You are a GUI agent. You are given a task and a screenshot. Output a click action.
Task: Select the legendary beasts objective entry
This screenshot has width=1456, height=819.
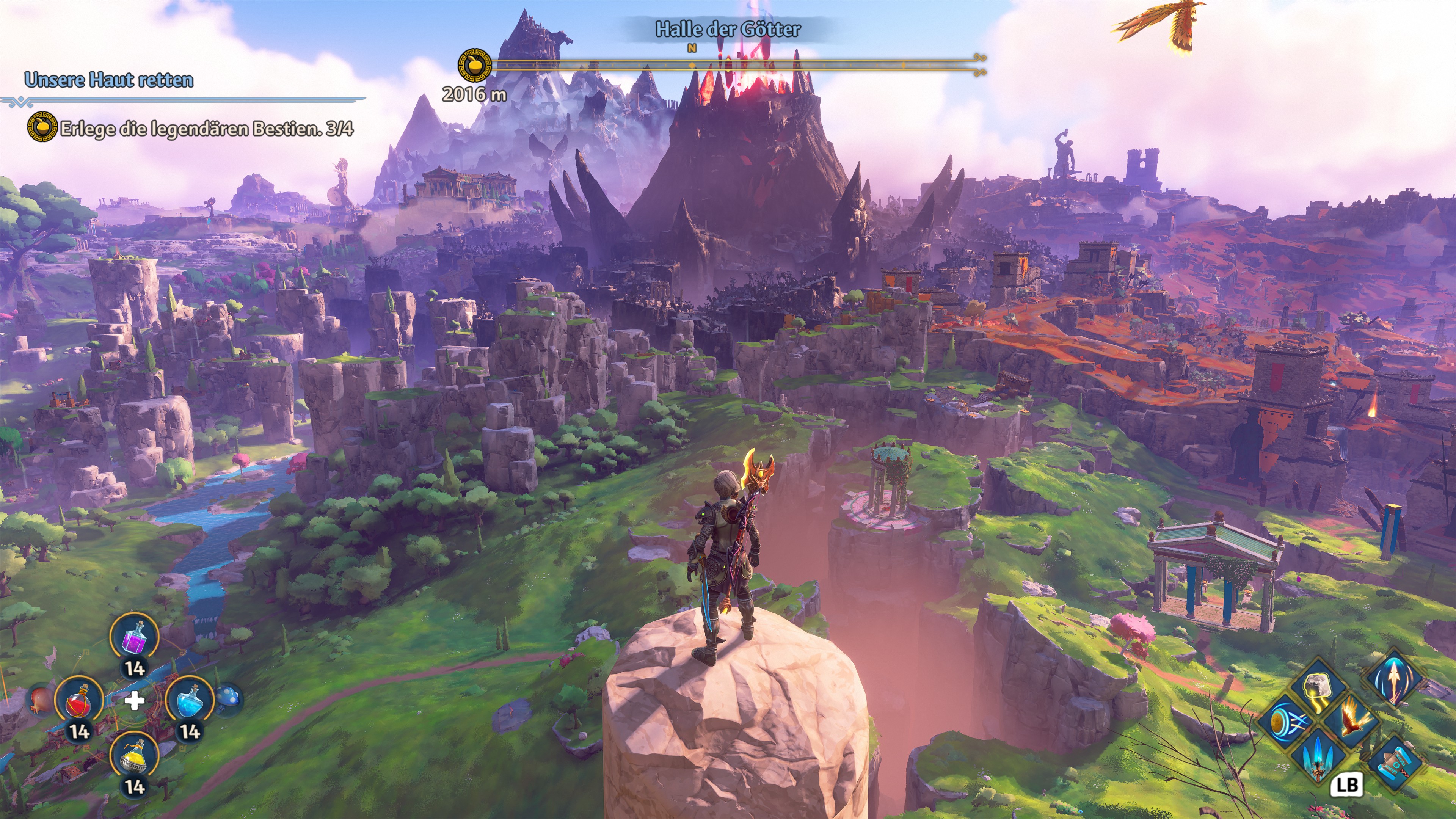point(206,129)
